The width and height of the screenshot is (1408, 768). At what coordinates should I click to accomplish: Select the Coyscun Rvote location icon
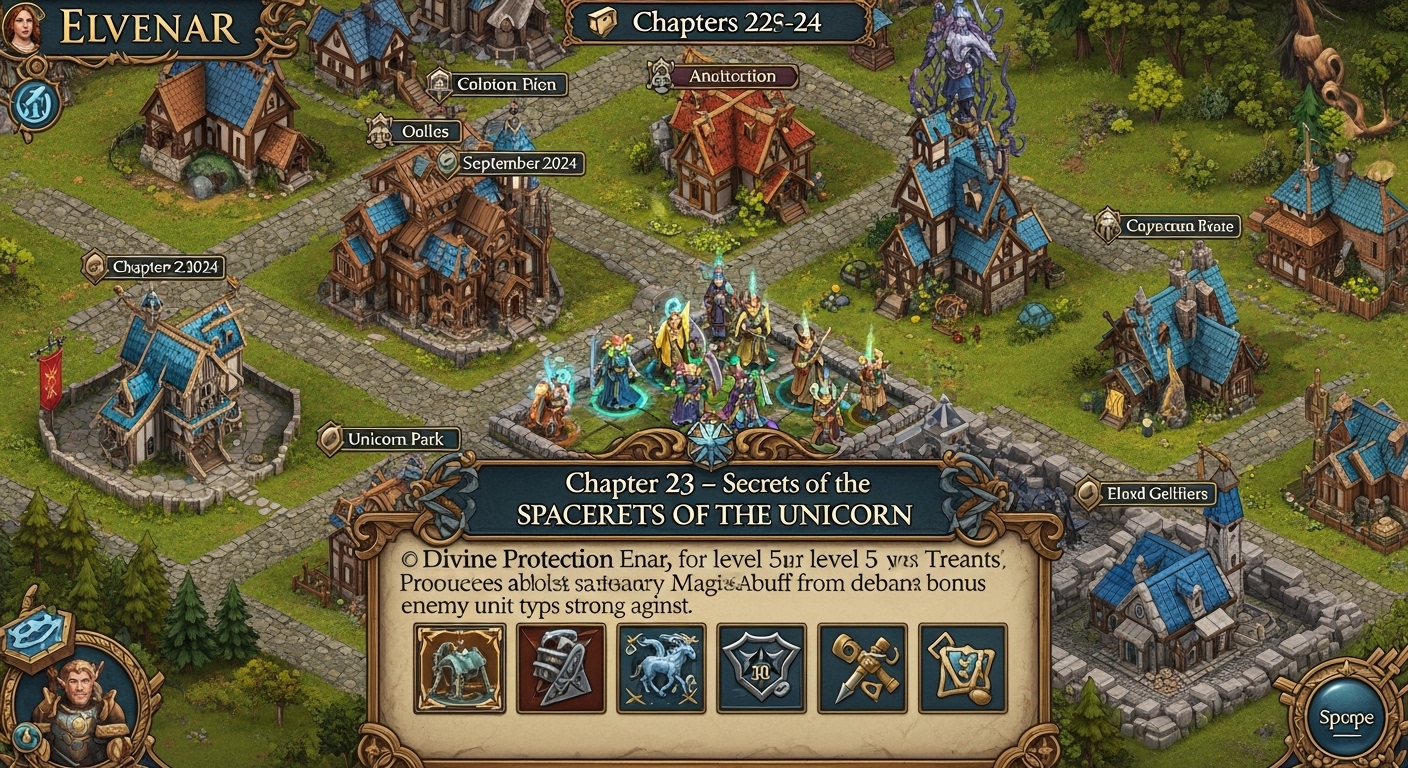point(1108,225)
